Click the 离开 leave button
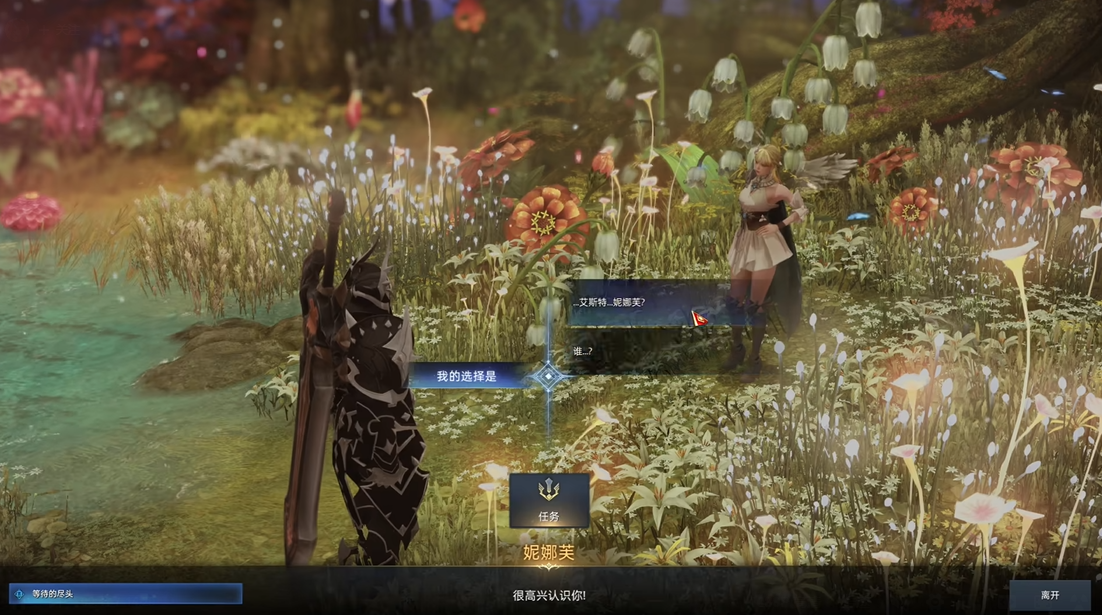The image size is (1102, 615). point(1049,595)
